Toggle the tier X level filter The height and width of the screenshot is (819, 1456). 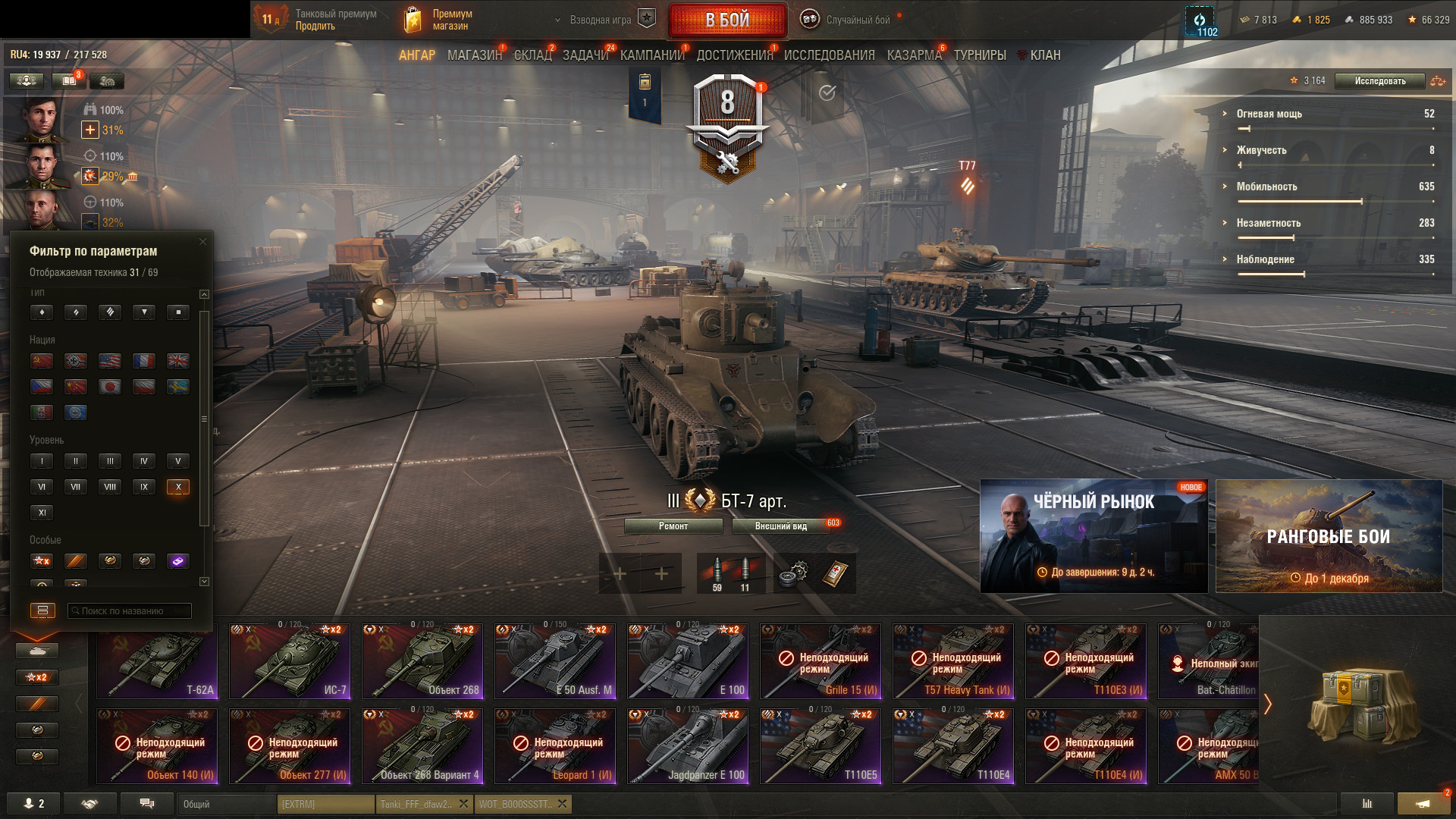(178, 487)
